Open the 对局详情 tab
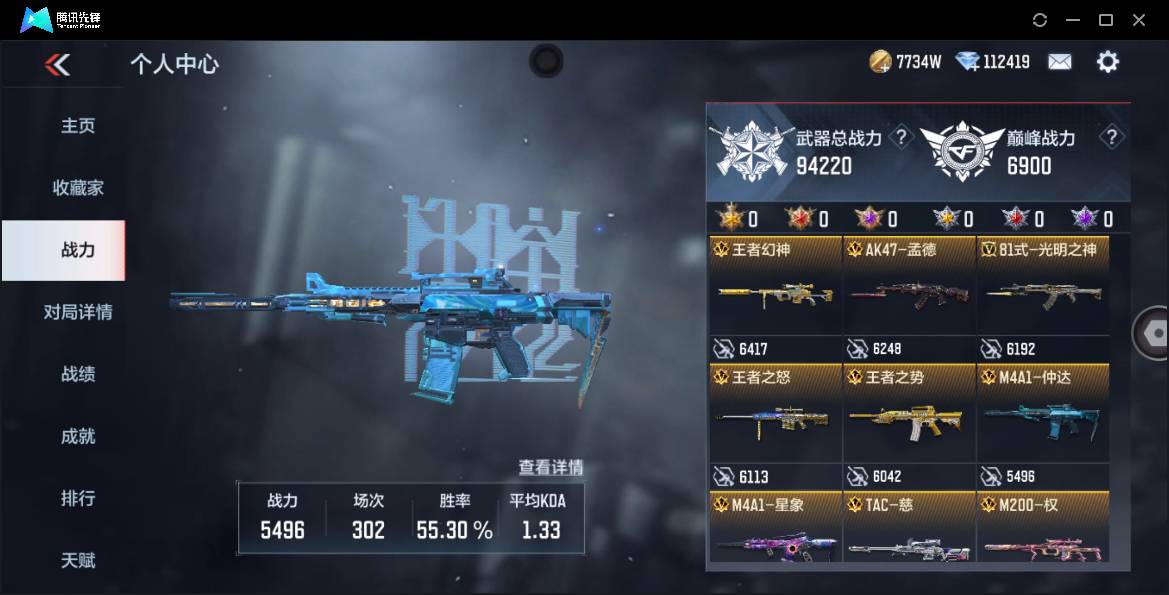The height and width of the screenshot is (595, 1169). click(x=78, y=312)
